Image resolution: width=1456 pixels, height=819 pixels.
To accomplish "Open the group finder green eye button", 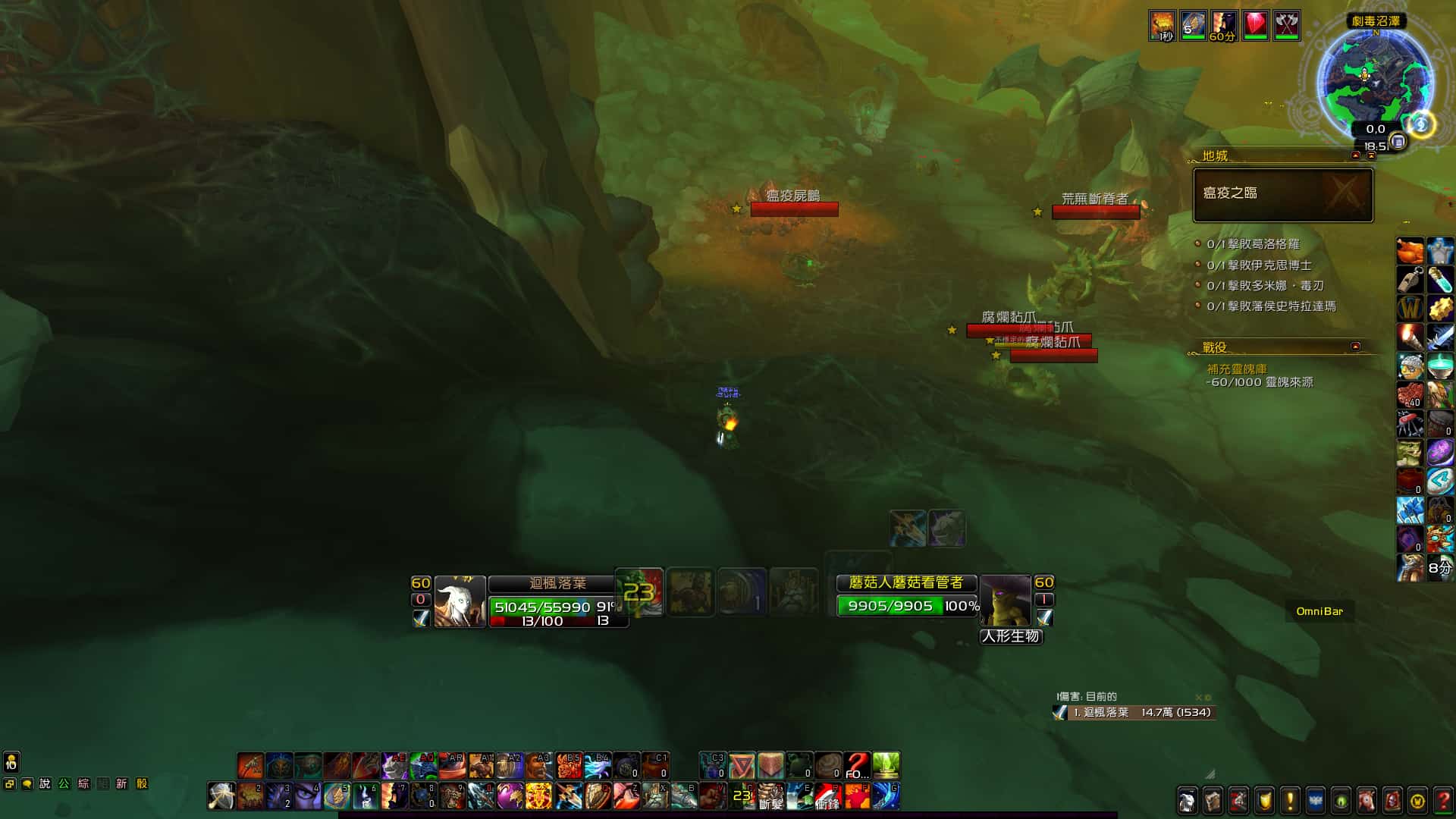I will [1341, 801].
